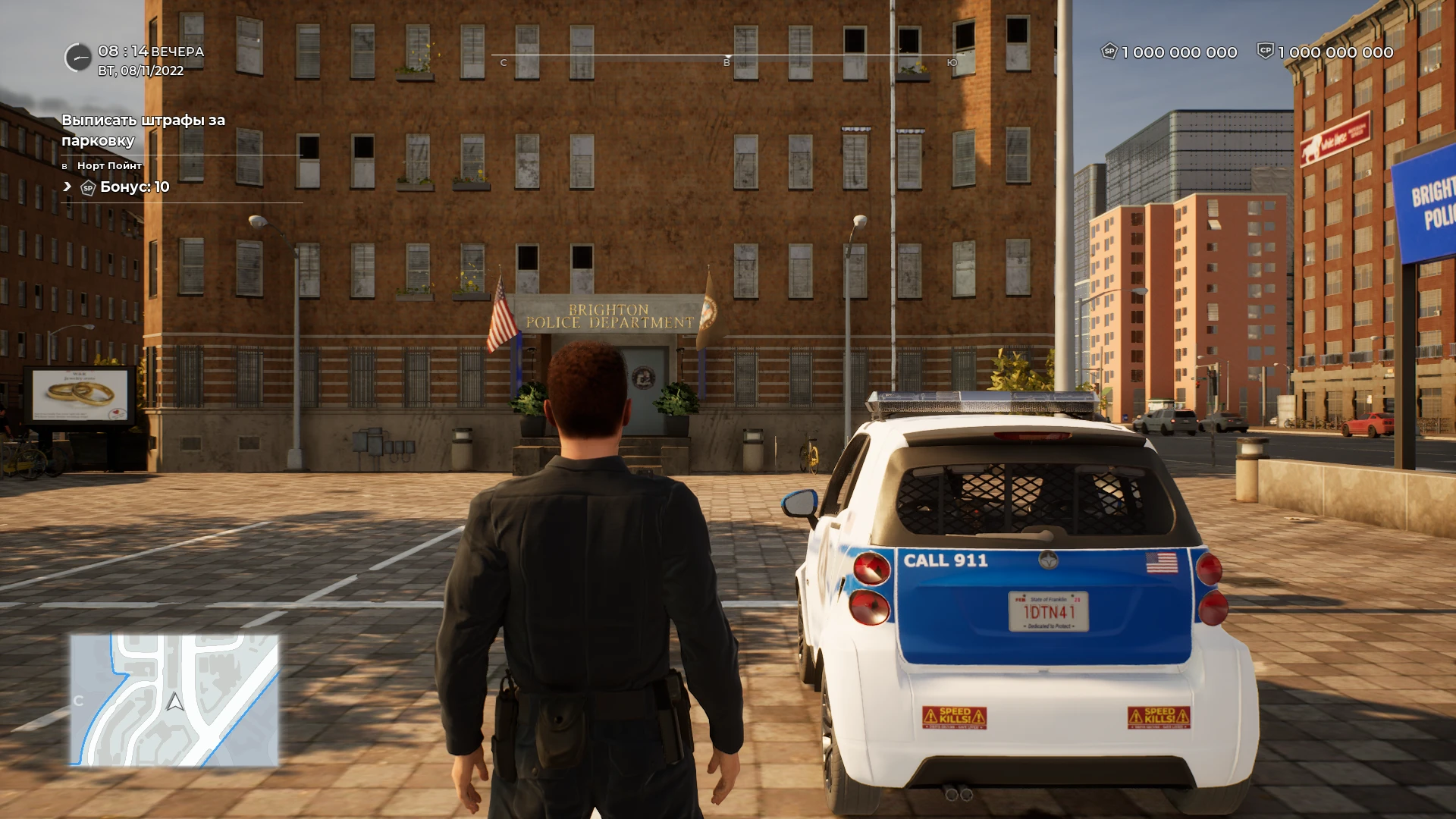This screenshot has height=819, width=1456.
Task: Click the SP balance of 1 000 000 000
Action: coord(1178,53)
